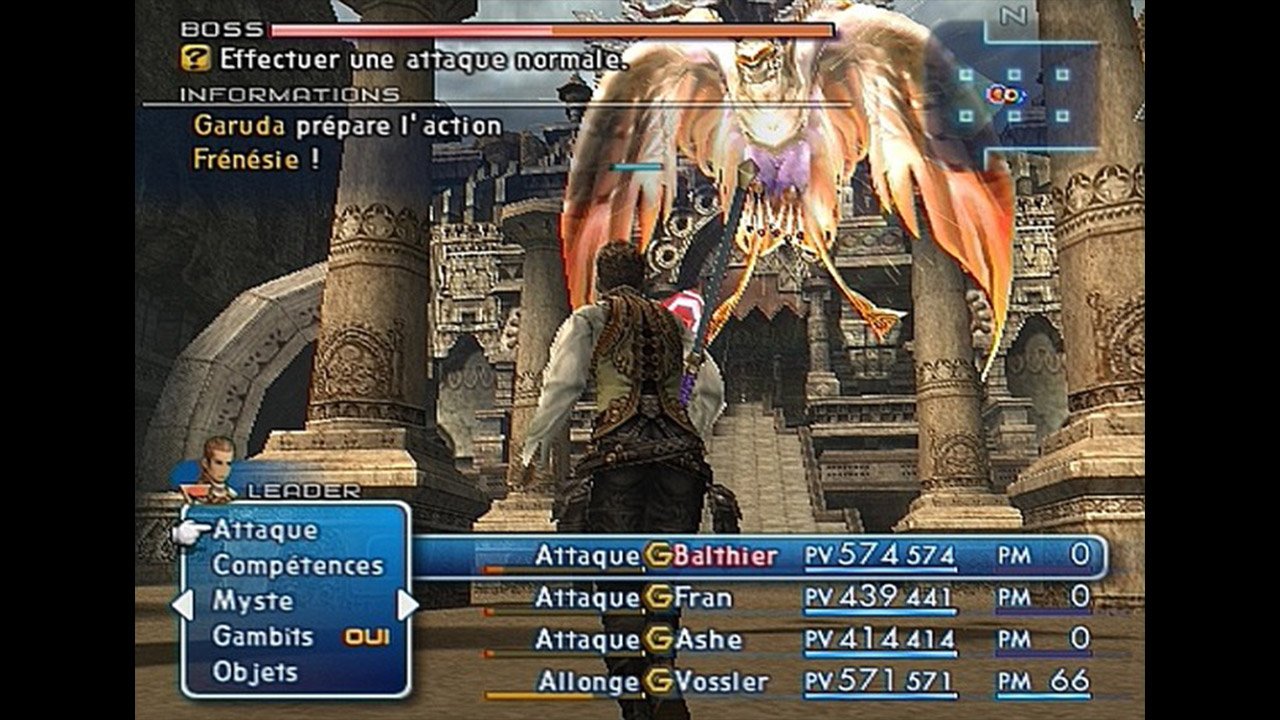Screen dimensions: 1280x720
Task: Select the Attaque command
Action: click(265, 530)
